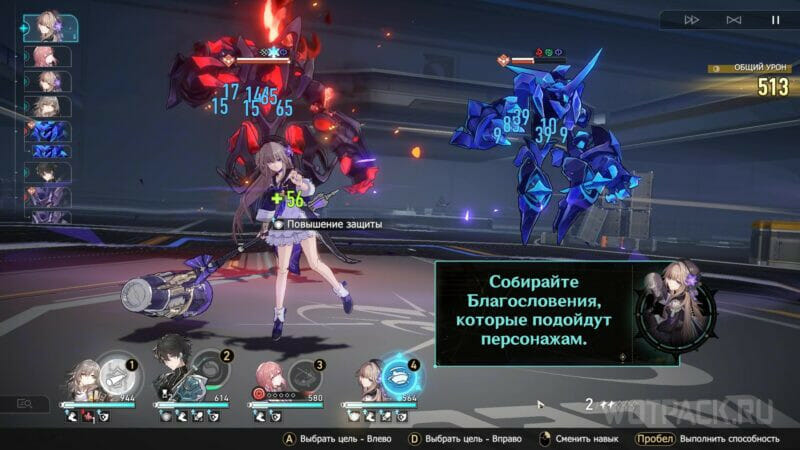This screenshot has height=450, width=800.
Task: Choose the dark-haired male turn-order portrait
Action: pyautogui.click(x=45, y=172)
